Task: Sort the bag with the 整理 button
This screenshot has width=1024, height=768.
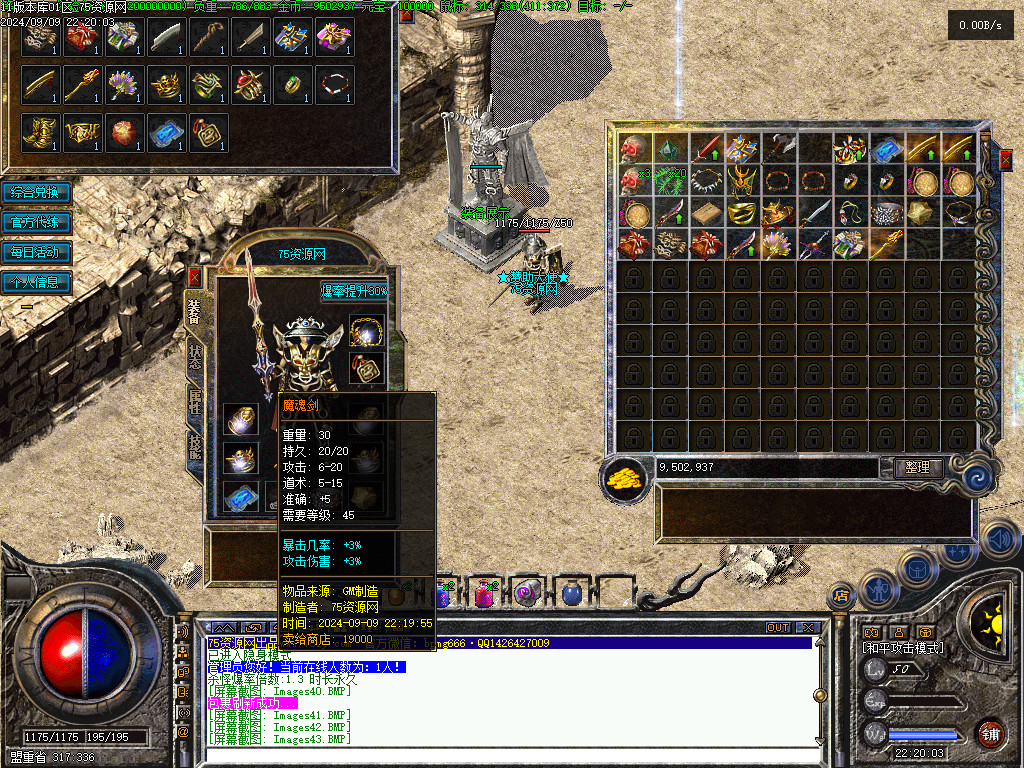Action: click(916, 467)
